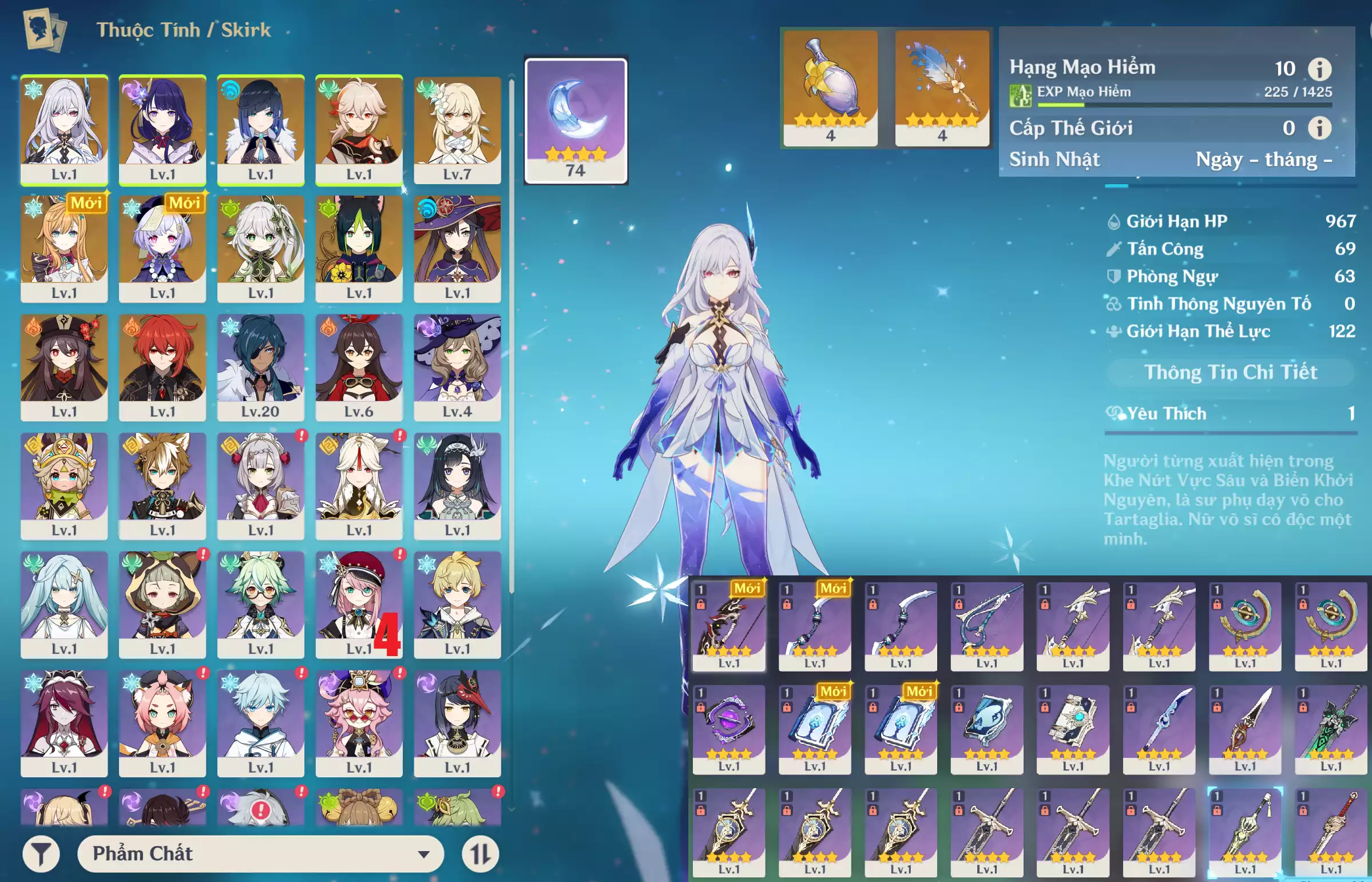Show info for Cấp Thế Giới

click(x=1319, y=128)
